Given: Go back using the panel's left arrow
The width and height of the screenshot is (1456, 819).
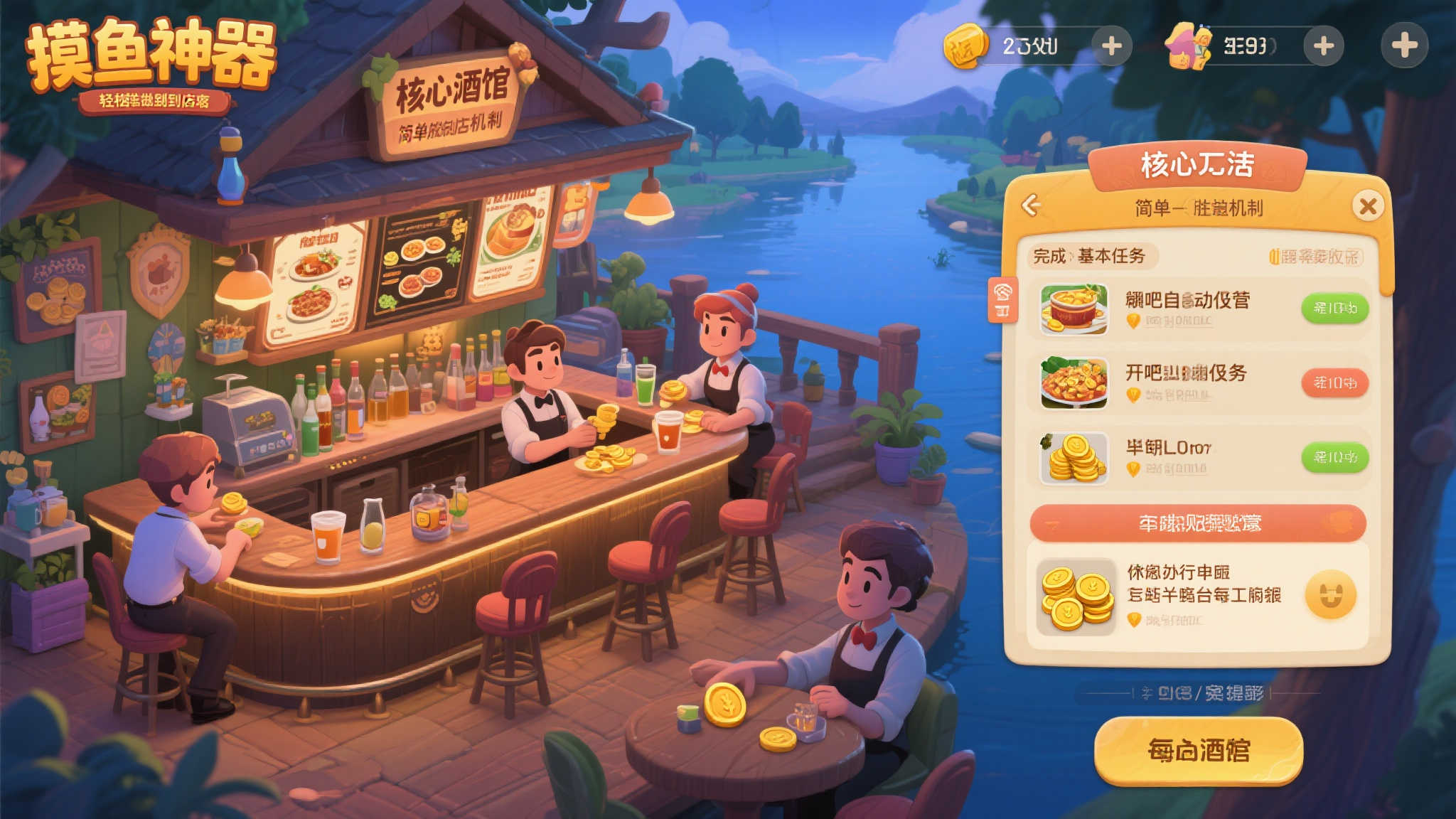Looking at the screenshot, I should 1031,205.
